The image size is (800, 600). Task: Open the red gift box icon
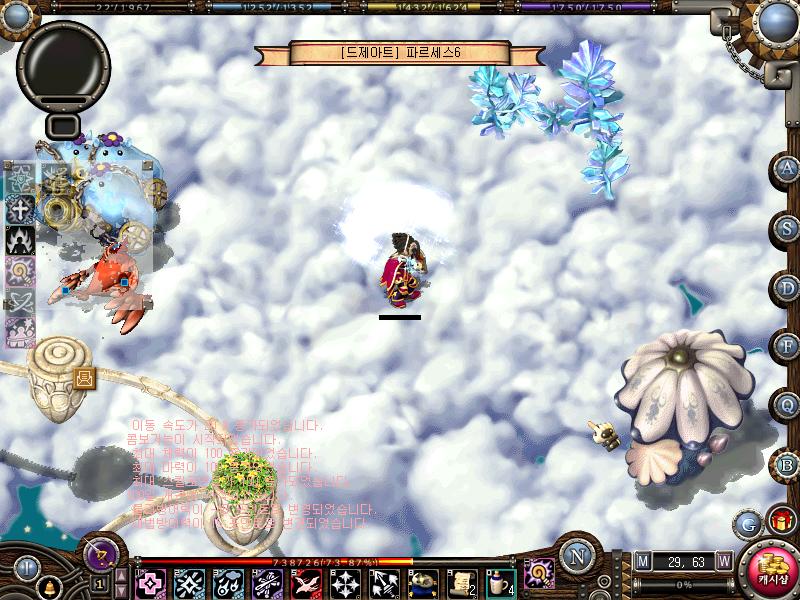(x=781, y=521)
